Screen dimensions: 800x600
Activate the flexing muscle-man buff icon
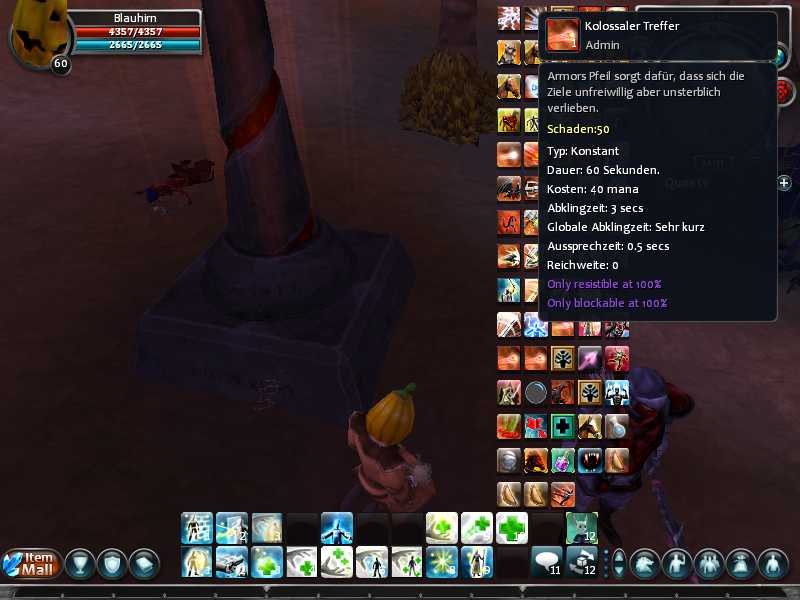tap(617, 392)
